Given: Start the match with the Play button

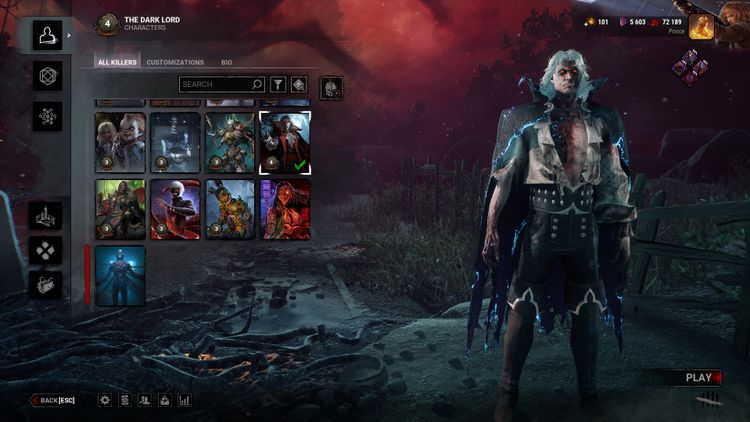Looking at the screenshot, I should pos(698,378).
